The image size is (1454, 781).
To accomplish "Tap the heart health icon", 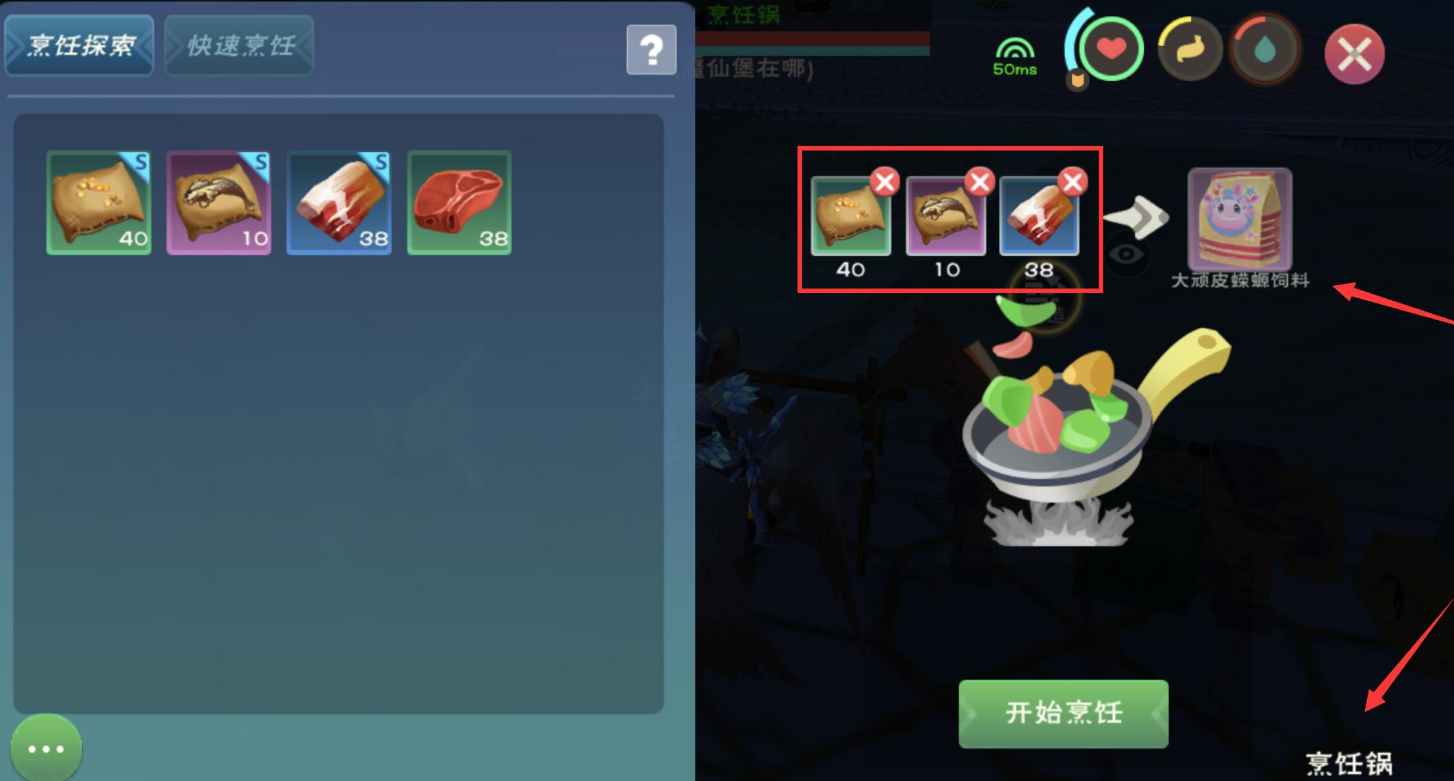I will pyautogui.click(x=1111, y=49).
